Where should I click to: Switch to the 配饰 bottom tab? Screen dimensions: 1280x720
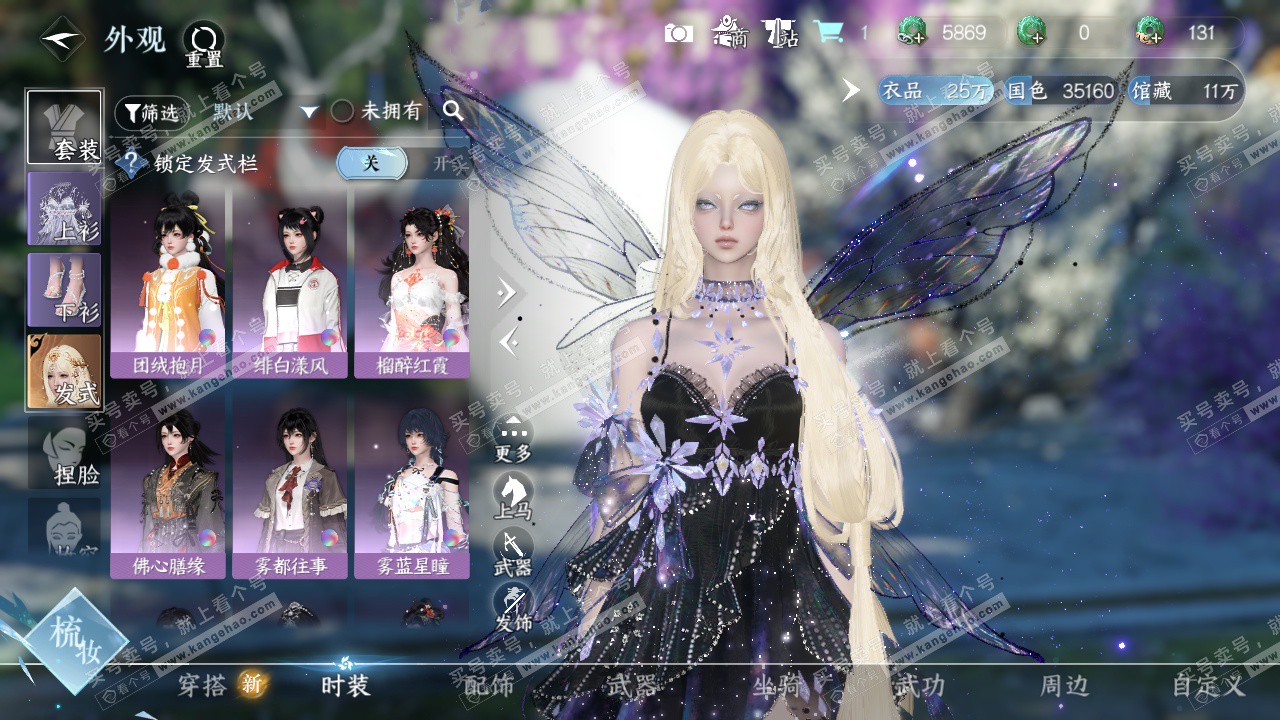(489, 686)
